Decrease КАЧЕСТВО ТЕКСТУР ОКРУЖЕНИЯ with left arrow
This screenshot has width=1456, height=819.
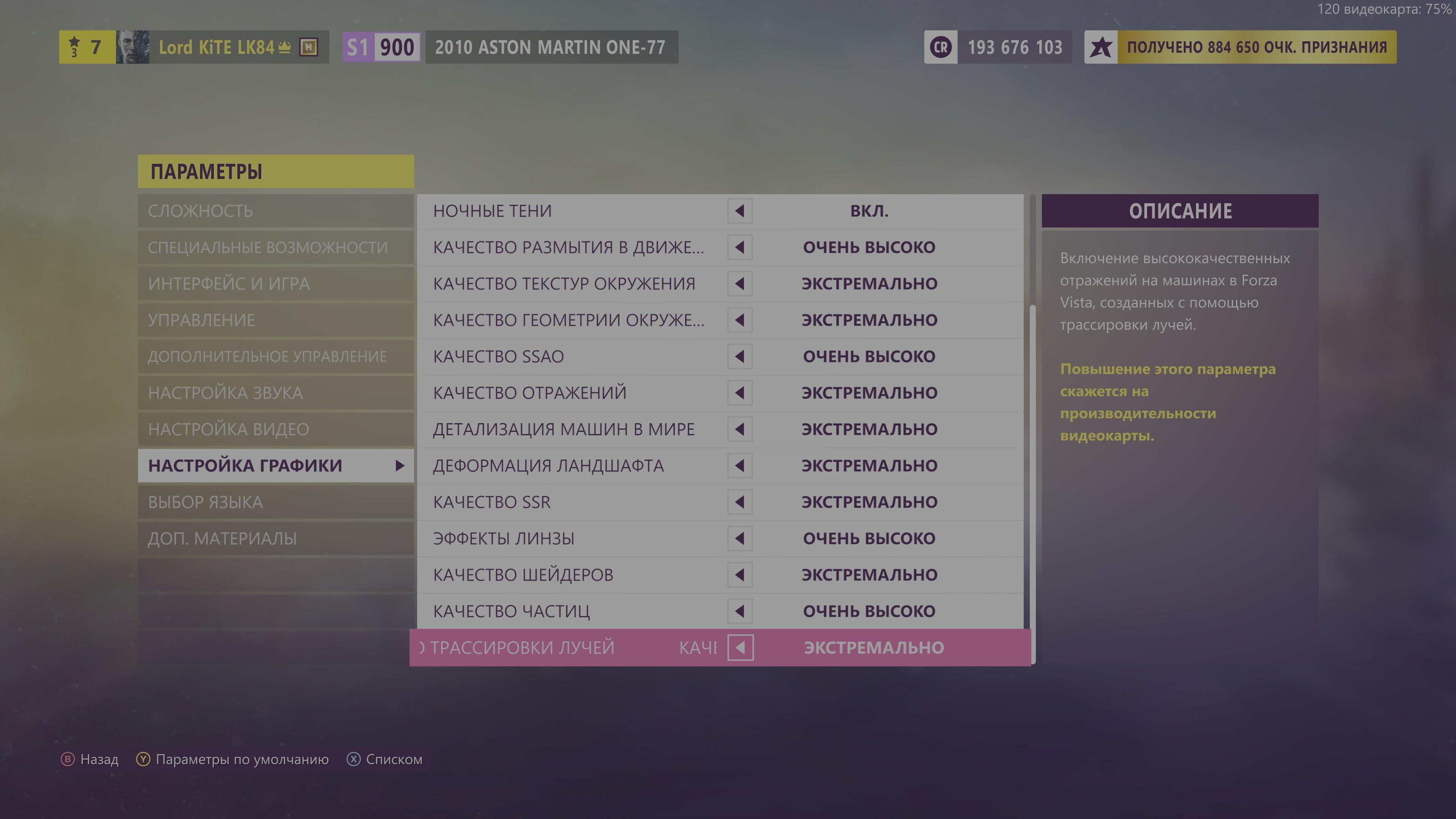740,283
